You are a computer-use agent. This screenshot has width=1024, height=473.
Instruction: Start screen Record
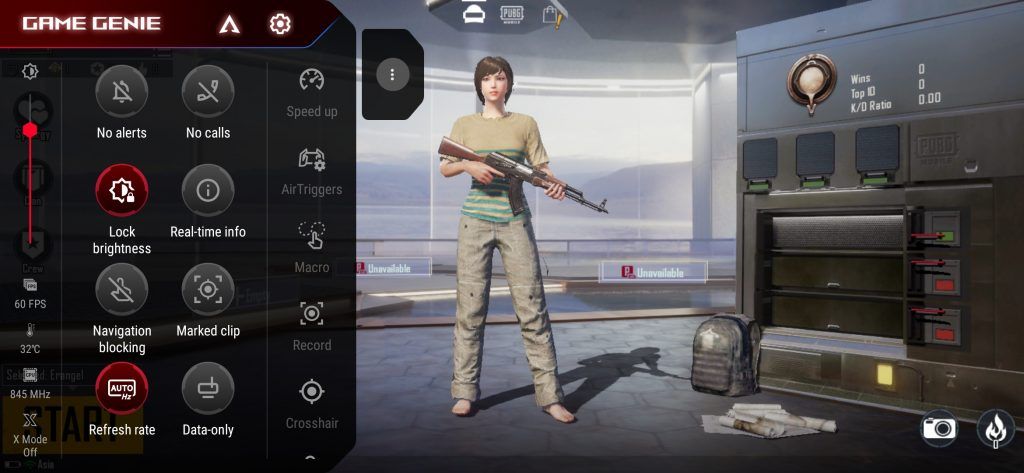(312, 316)
